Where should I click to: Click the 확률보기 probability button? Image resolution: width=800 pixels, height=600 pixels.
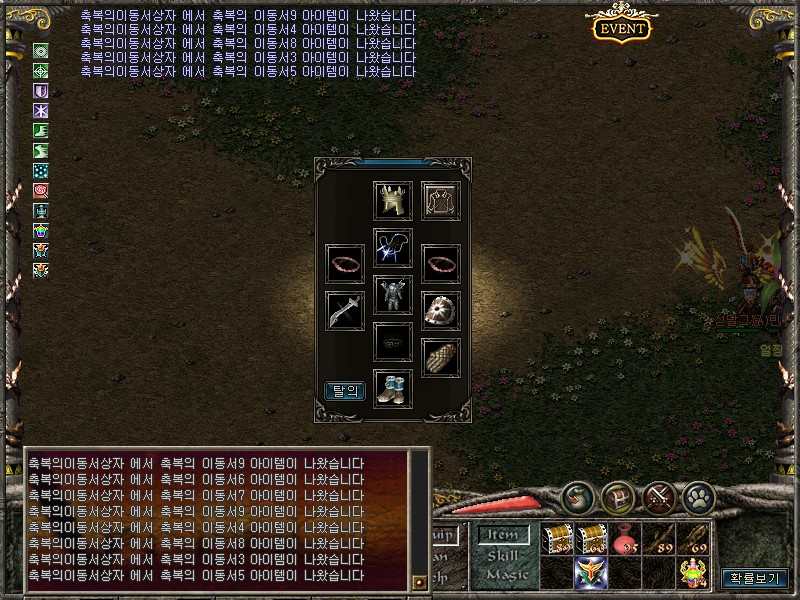755,578
